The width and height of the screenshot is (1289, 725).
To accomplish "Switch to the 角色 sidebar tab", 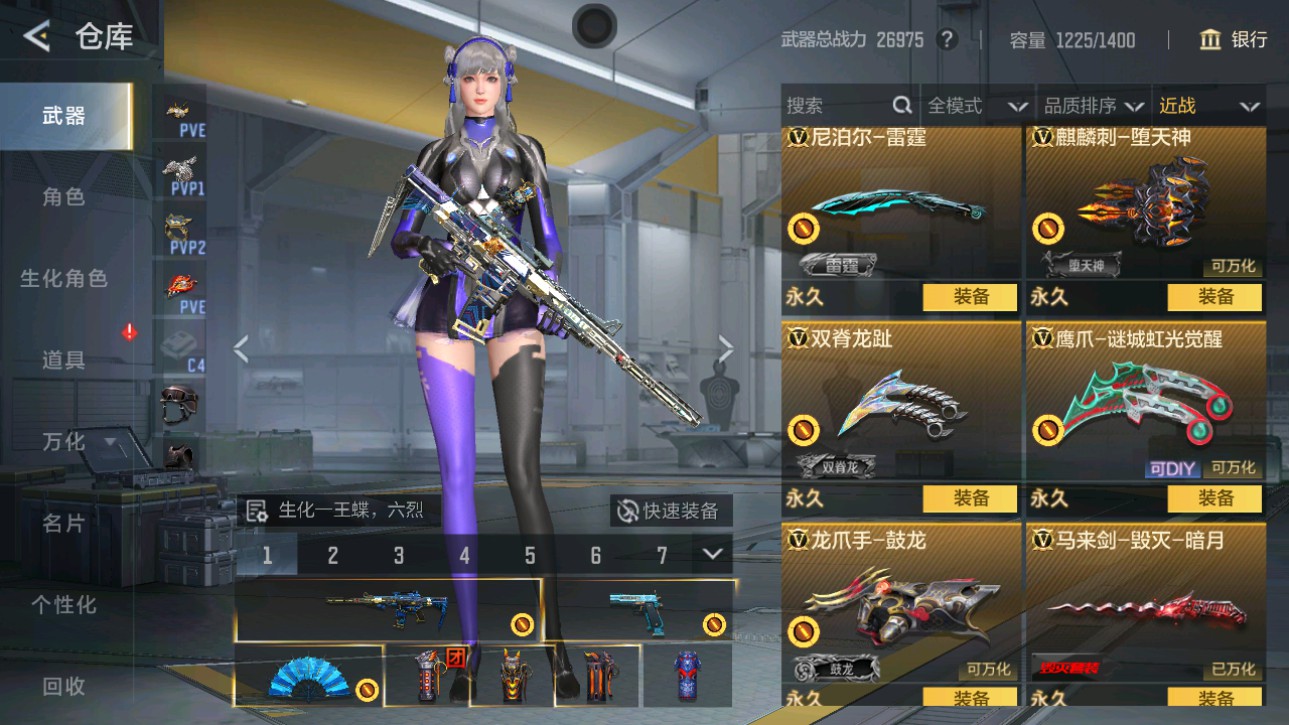I will (67, 198).
